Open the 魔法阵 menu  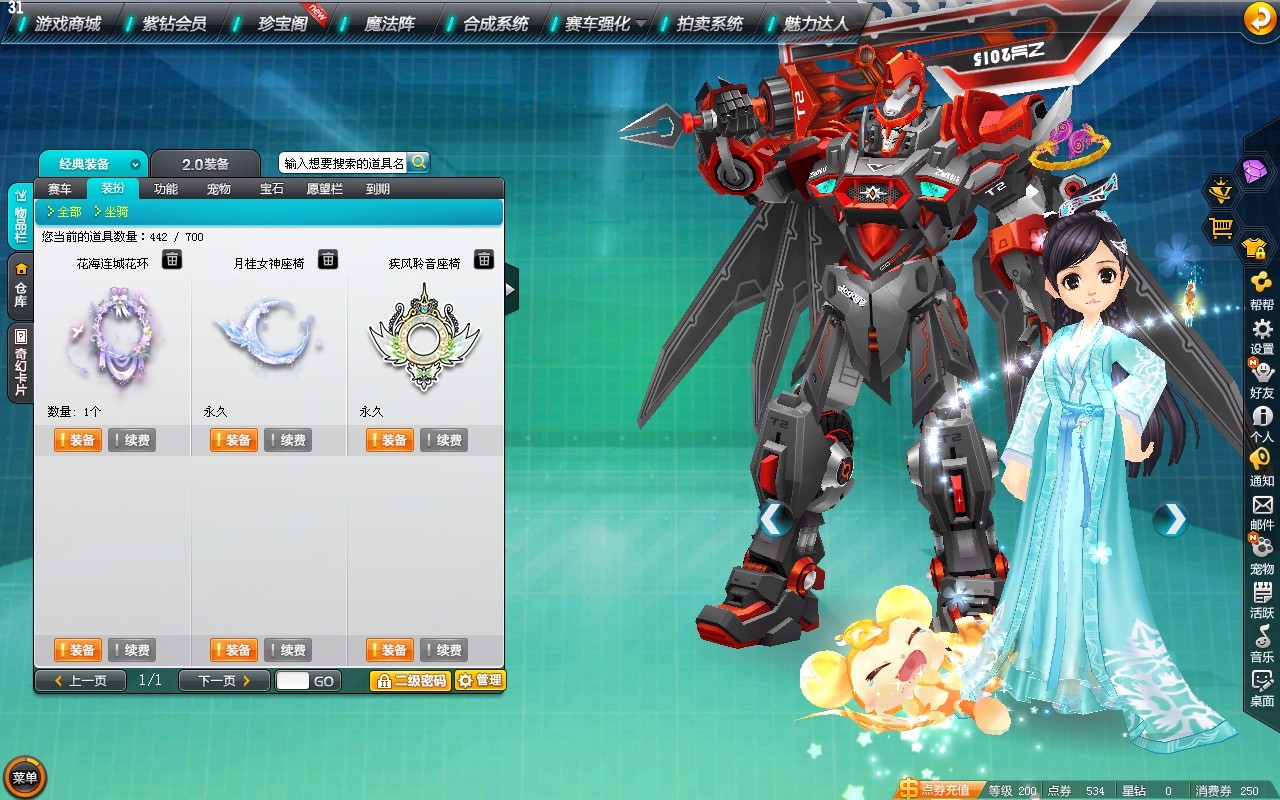tap(389, 23)
